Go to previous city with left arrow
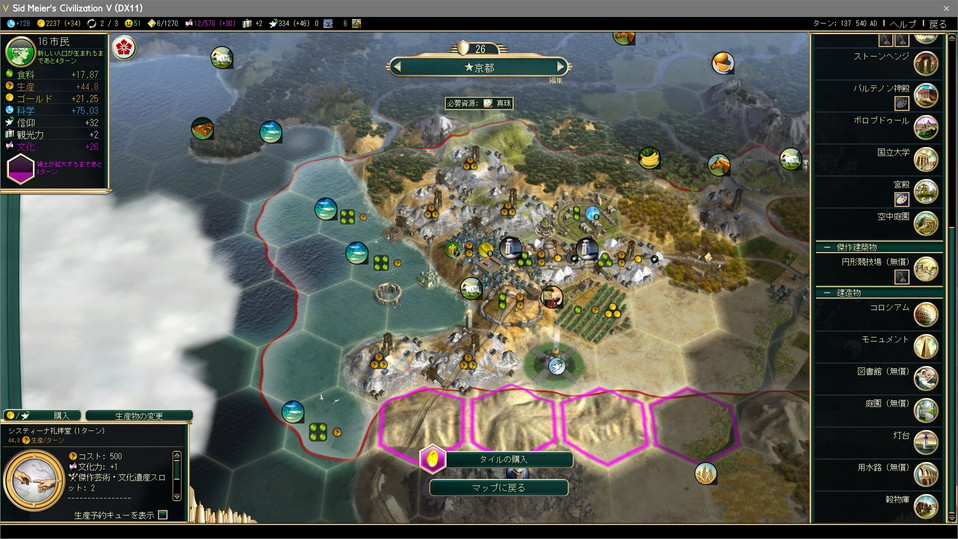Screen dimensions: 958x539 [398, 67]
